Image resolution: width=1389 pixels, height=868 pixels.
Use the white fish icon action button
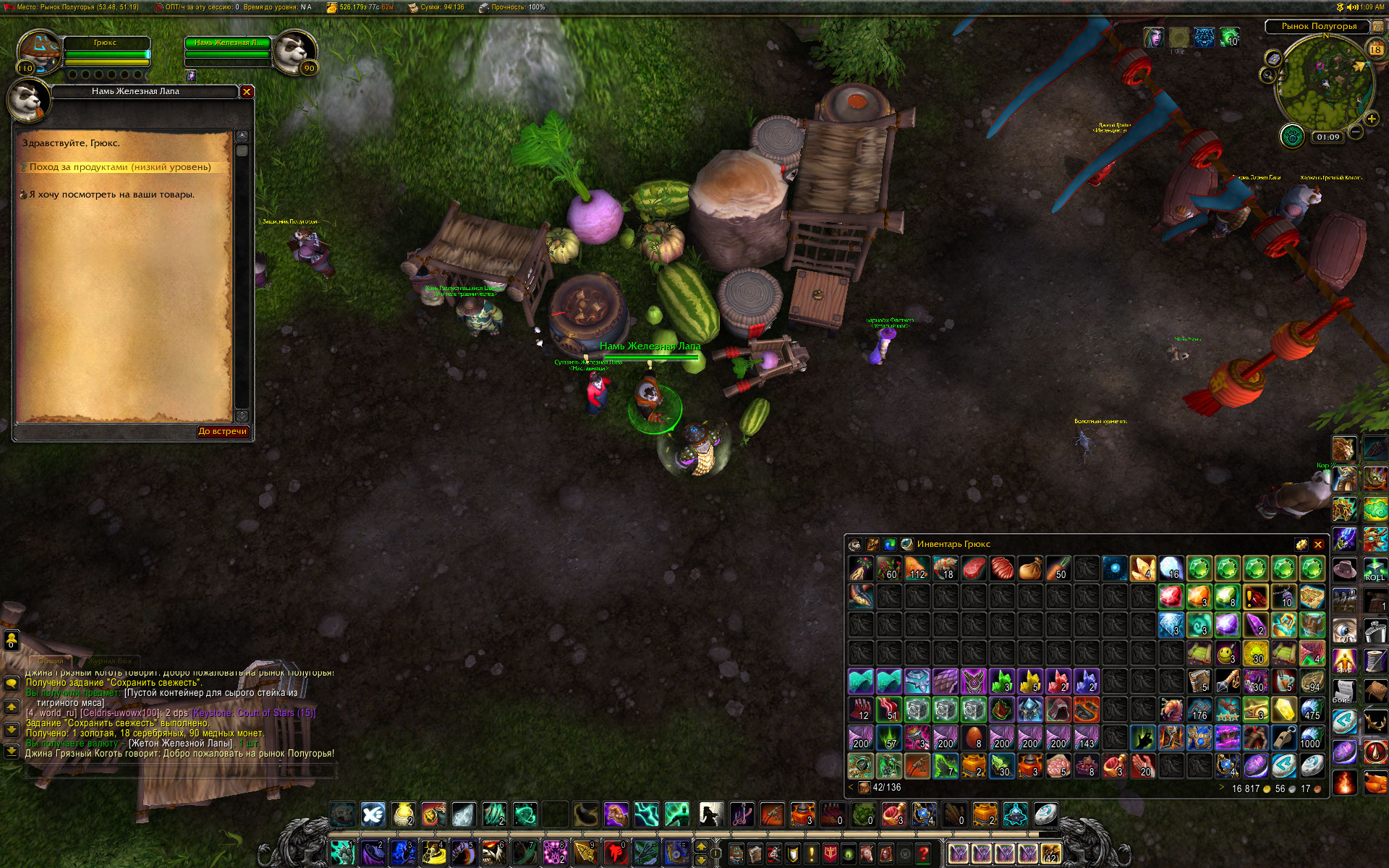pos(373,814)
